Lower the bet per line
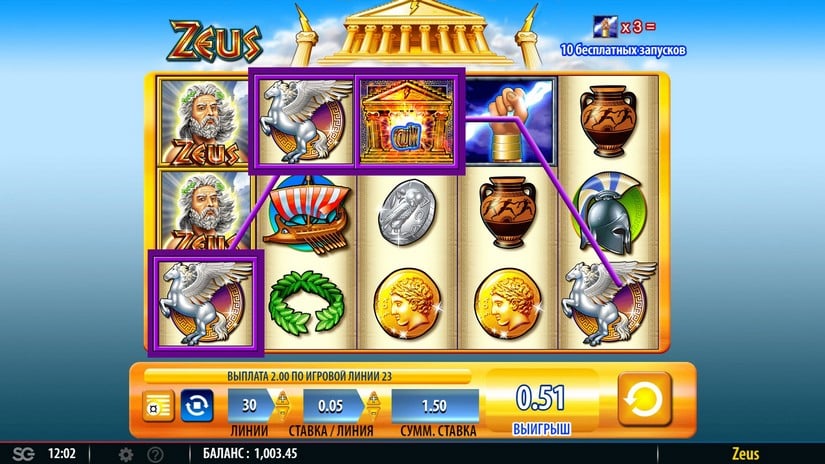The image size is (825, 464). [x=372, y=417]
